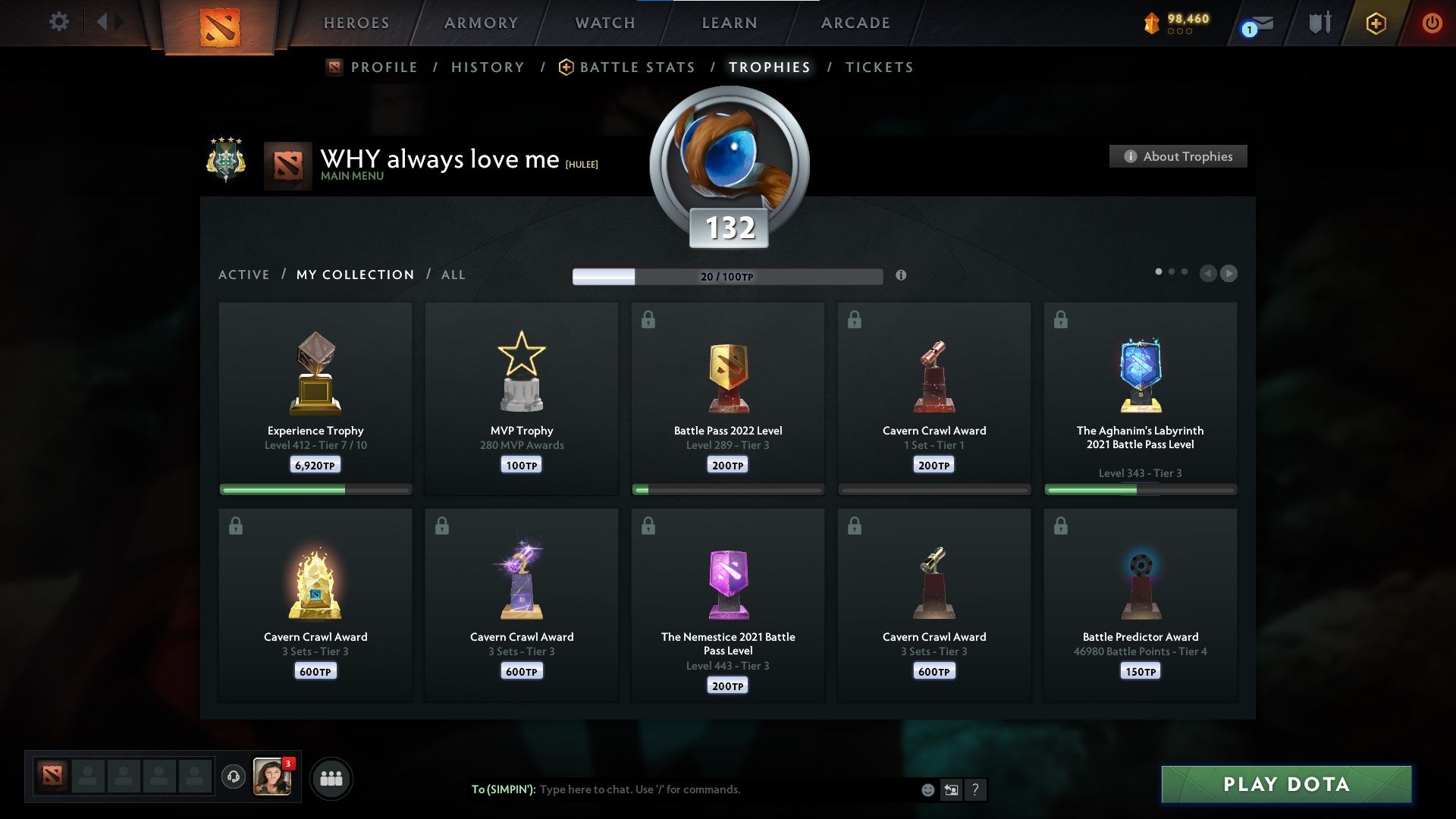1456x819 pixels.
Task: Open the chat channel selector beside emoji icon
Action: click(950, 789)
